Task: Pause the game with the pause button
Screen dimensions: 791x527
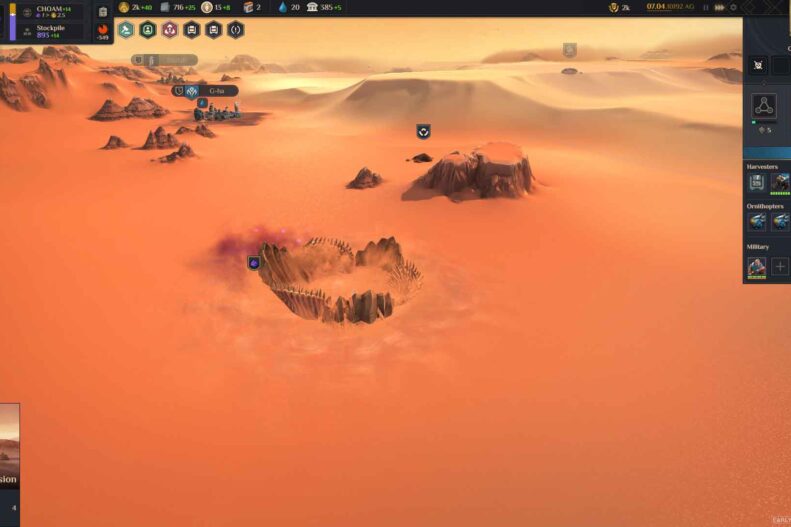Action: click(706, 7)
